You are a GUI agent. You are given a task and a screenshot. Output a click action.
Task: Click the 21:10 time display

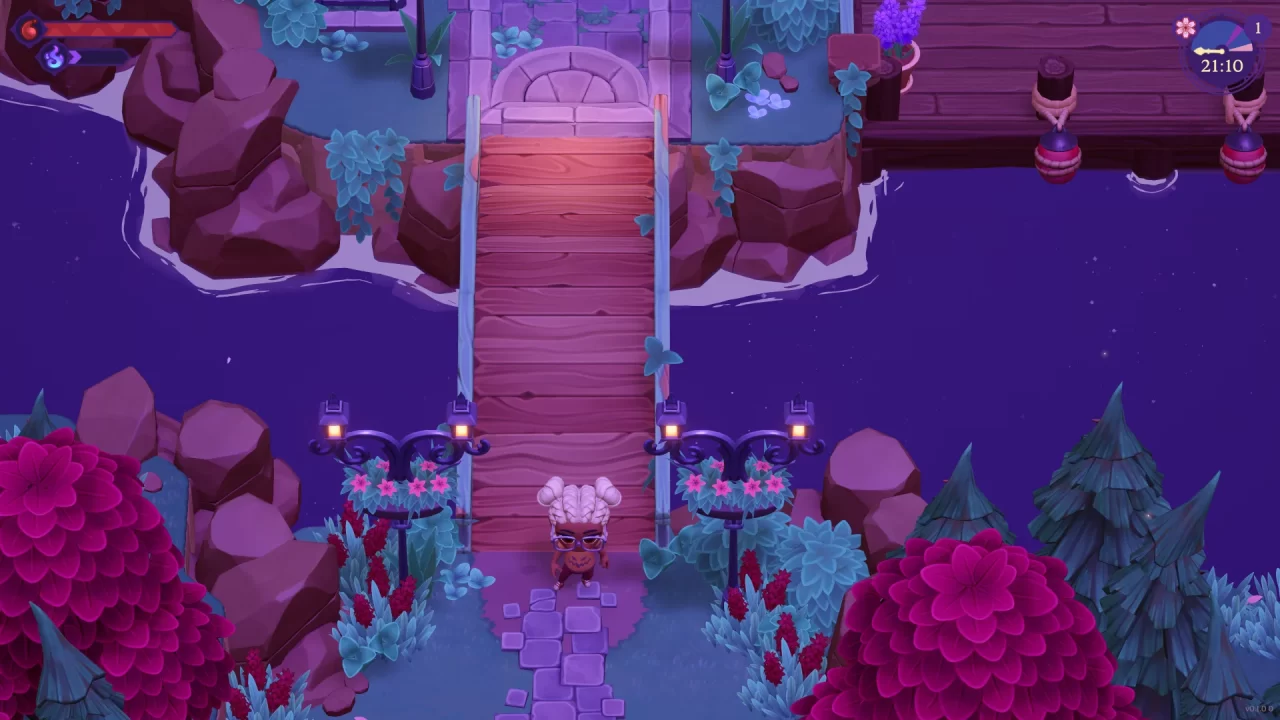(1222, 64)
